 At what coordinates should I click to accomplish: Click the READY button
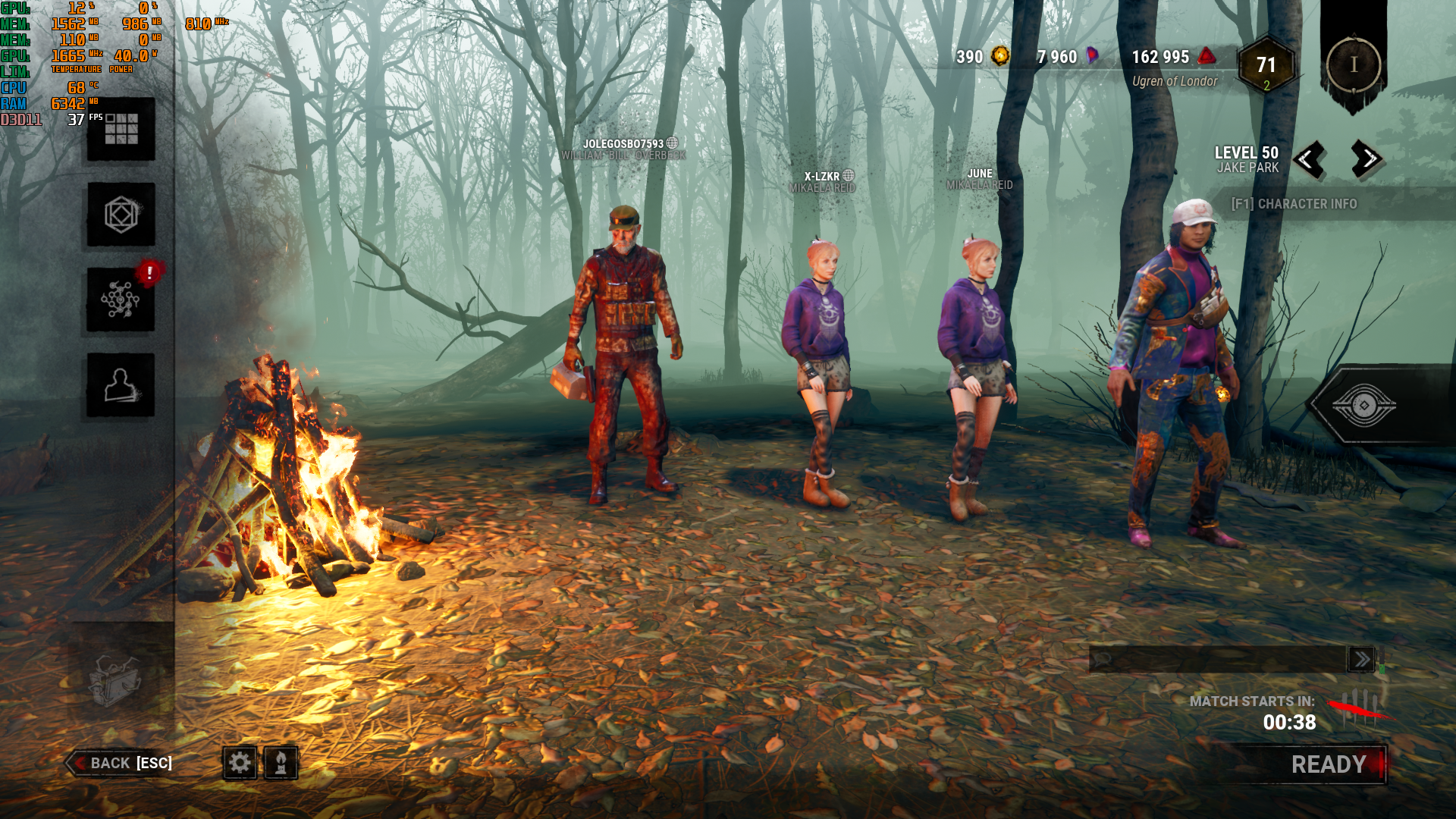[1328, 764]
